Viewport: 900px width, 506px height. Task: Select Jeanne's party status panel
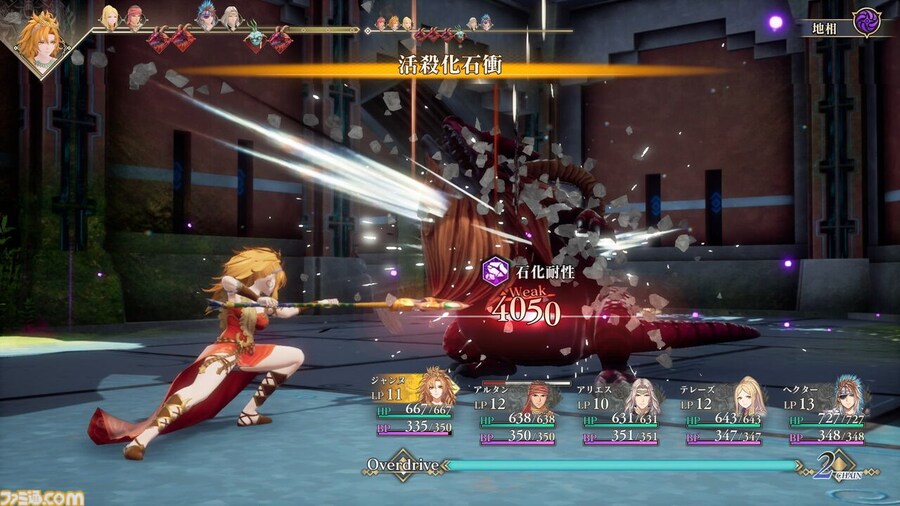[414, 402]
